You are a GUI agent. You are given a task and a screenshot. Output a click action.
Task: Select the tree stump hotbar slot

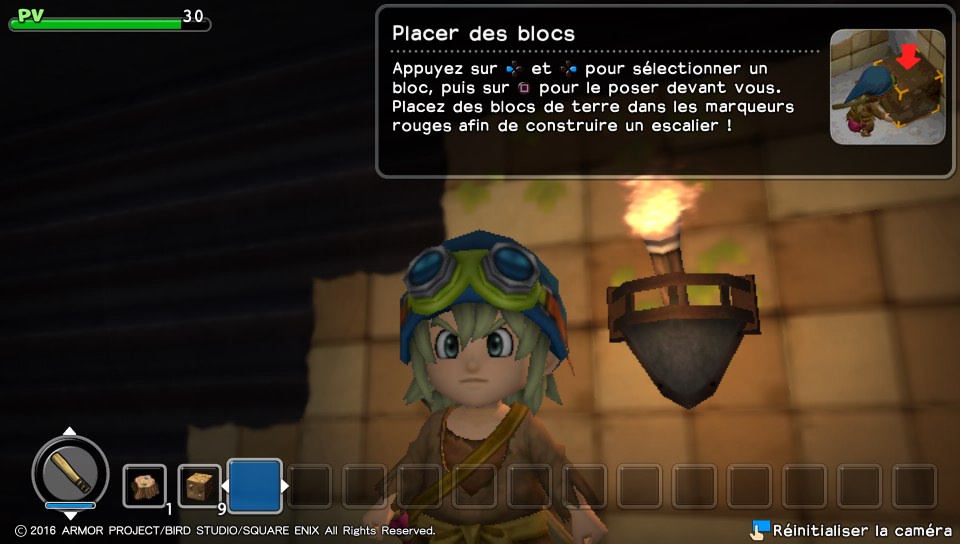(145, 486)
